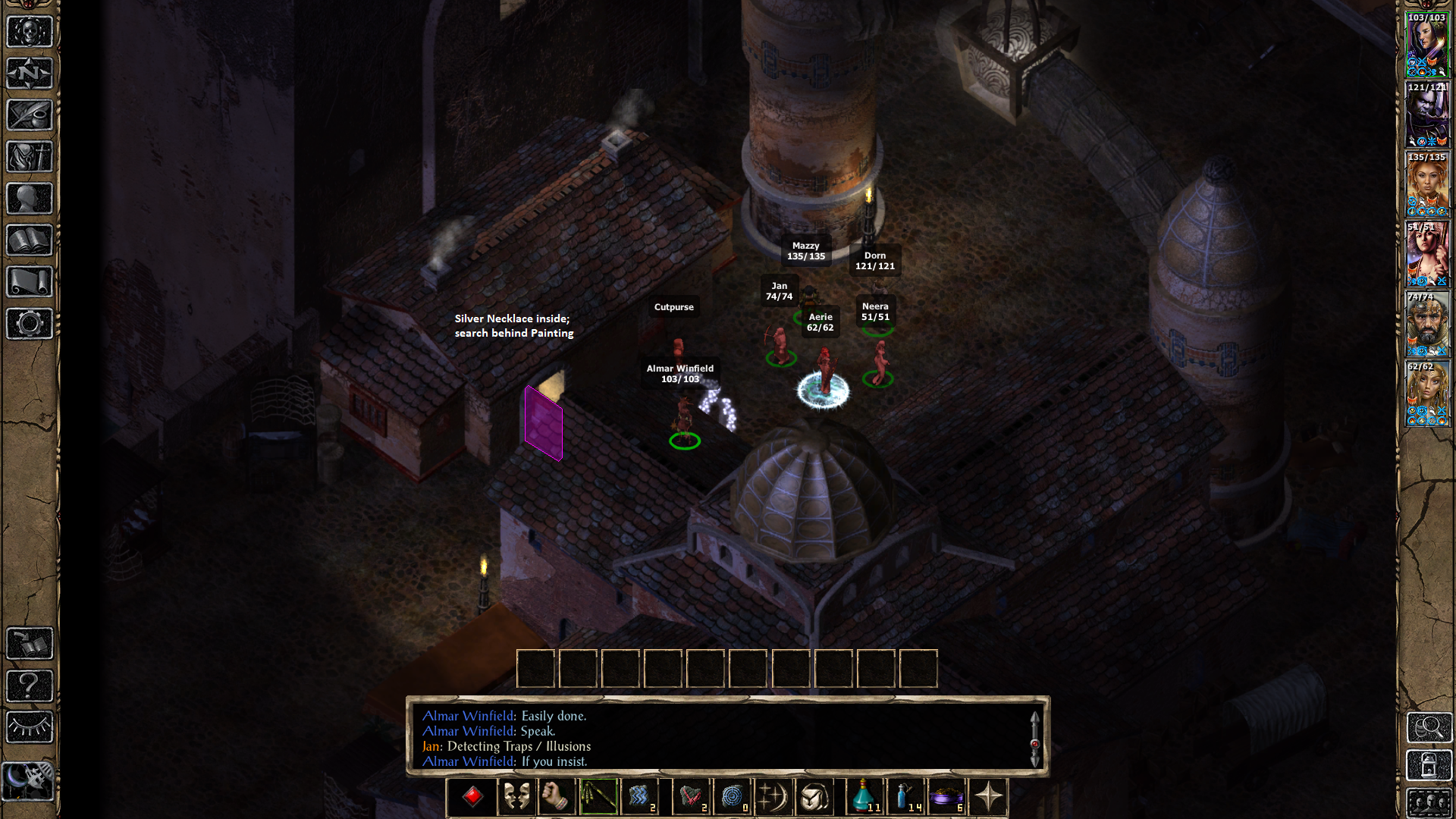The image size is (1456, 819).
Task: Select Almar Winfield's portrait
Action: (1427, 47)
